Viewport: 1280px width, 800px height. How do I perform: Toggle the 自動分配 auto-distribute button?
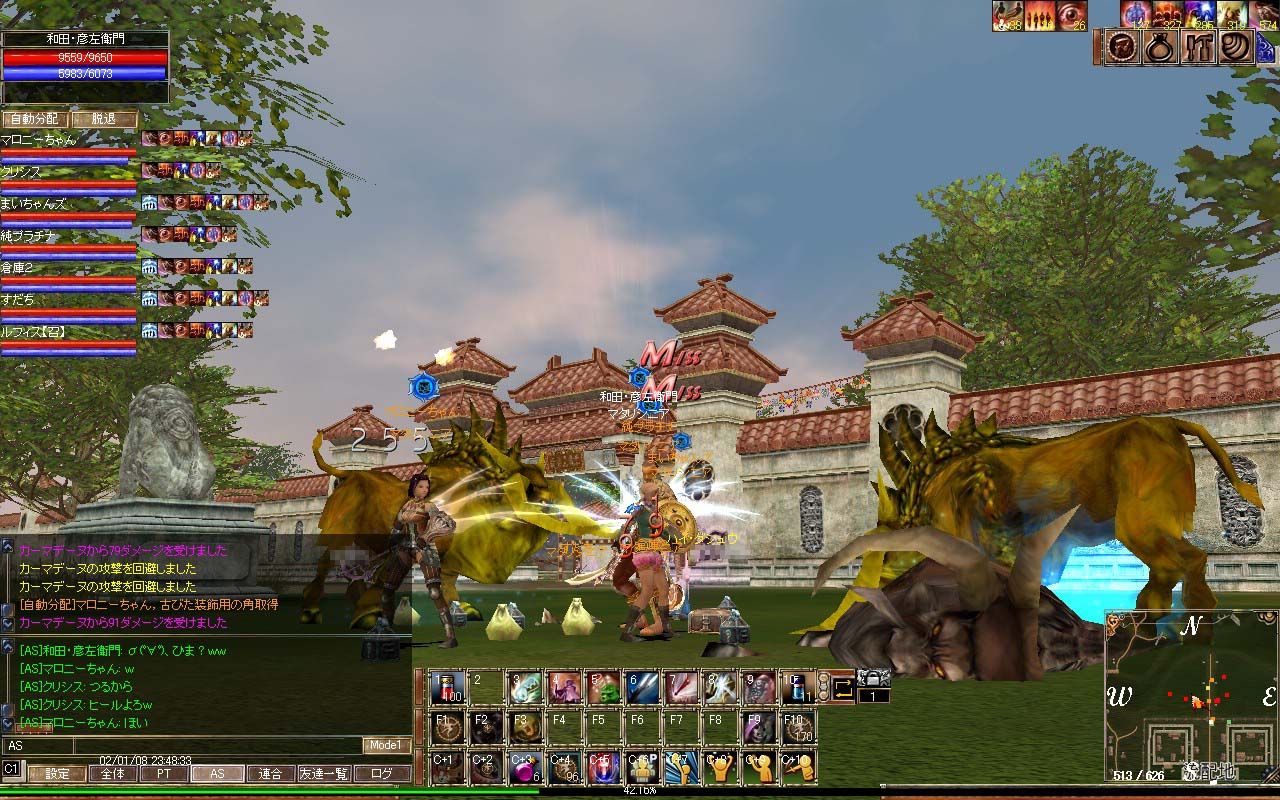(34, 118)
